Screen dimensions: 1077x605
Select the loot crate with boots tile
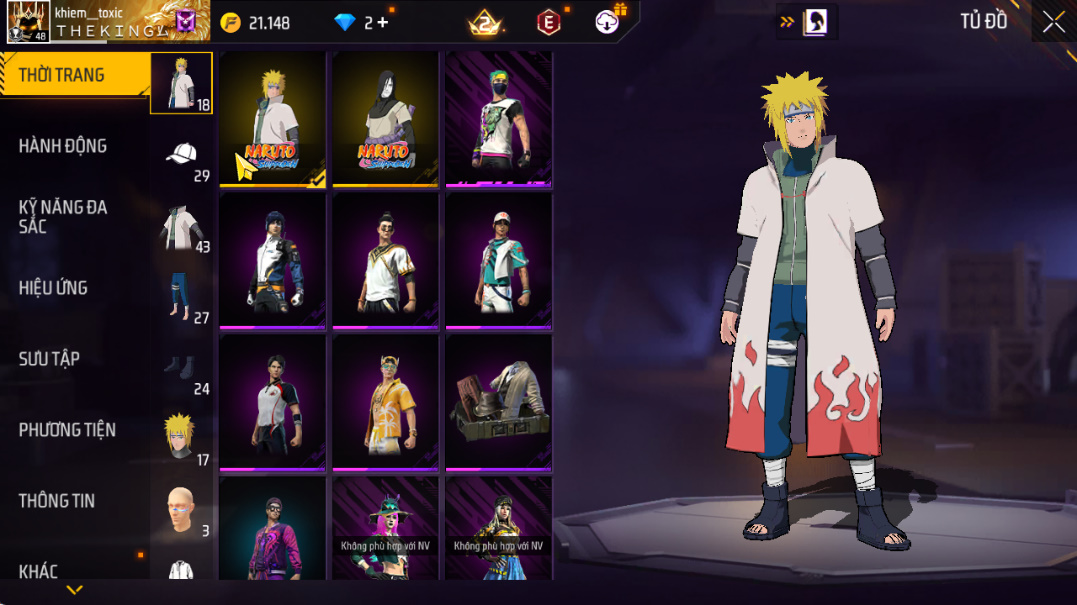click(499, 402)
